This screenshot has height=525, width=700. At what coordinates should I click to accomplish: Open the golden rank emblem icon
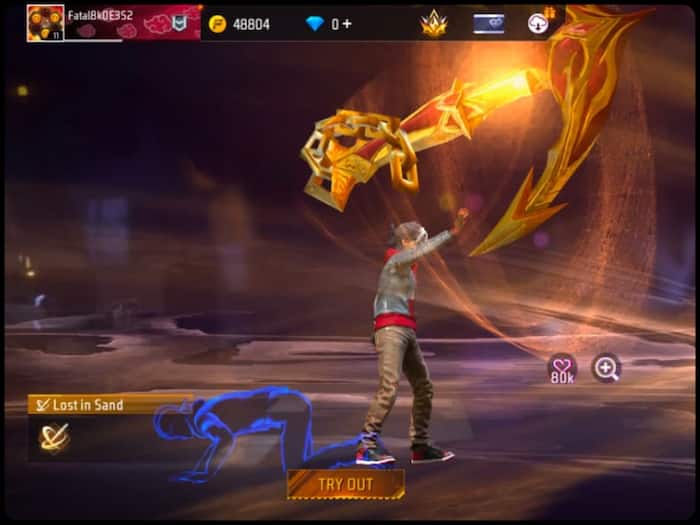pyautogui.click(x=434, y=23)
